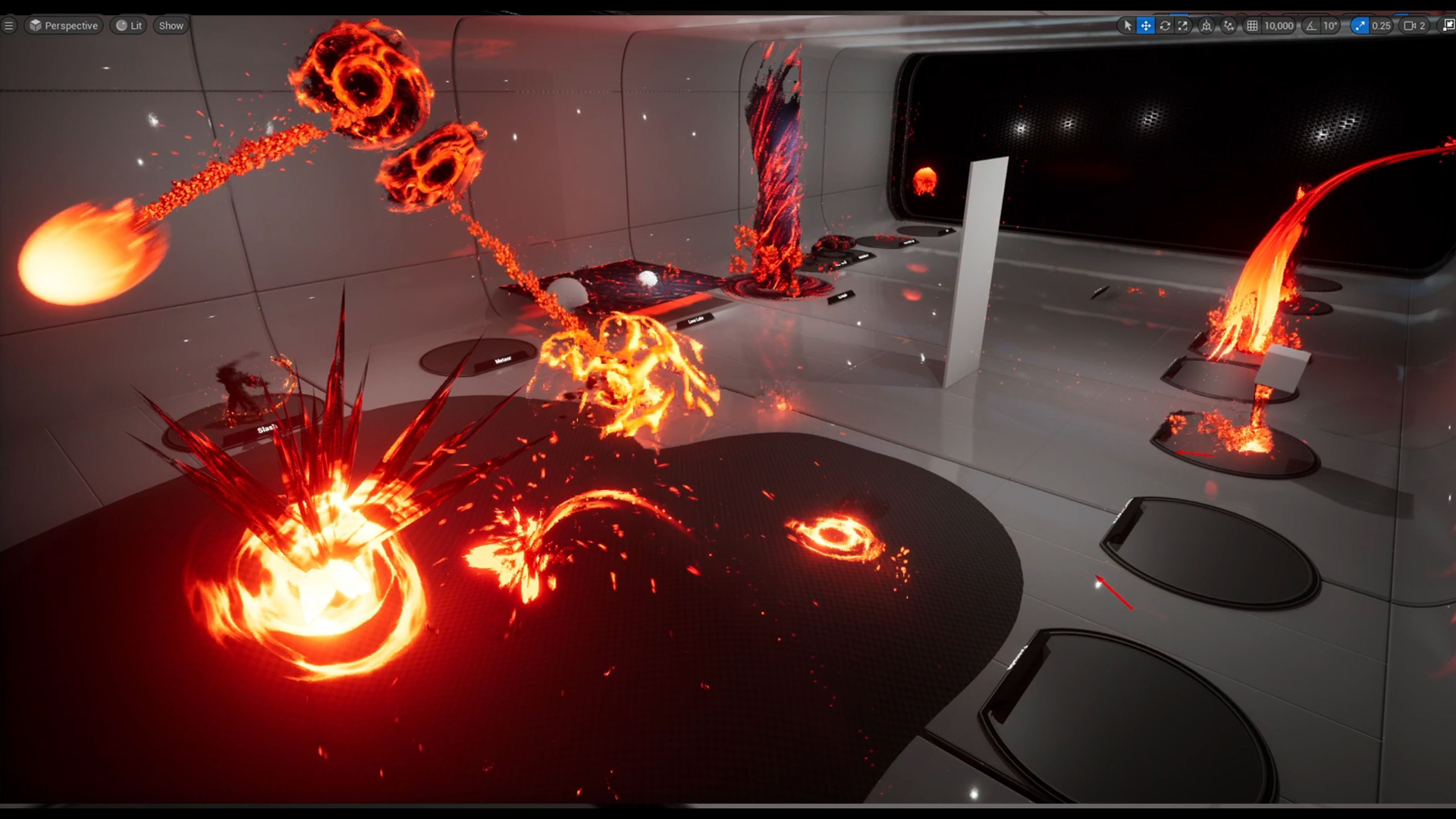
Task: Switch to the Rotate tool
Action: pos(1166,25)
